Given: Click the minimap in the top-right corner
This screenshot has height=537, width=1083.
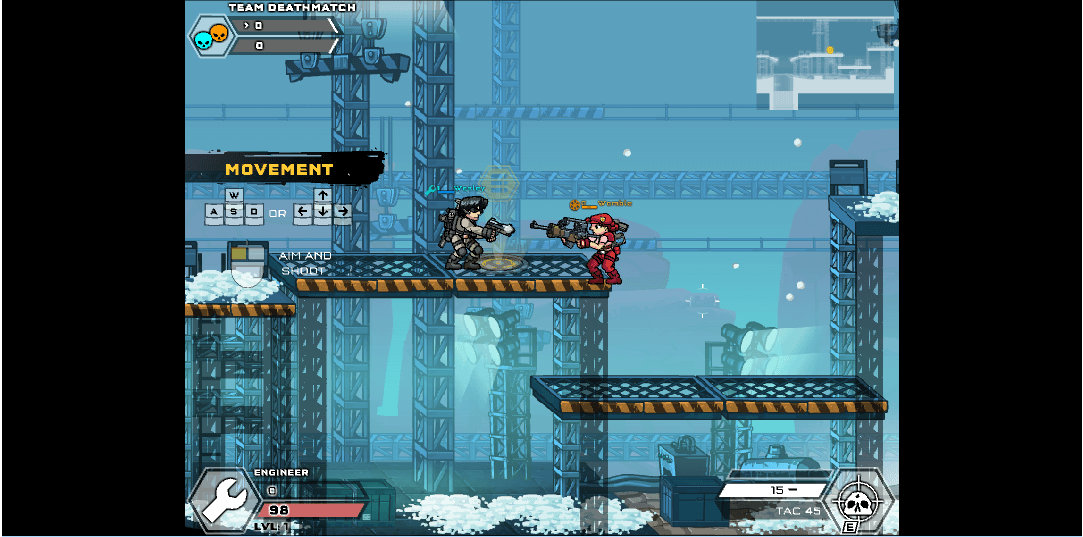Looking at the screenshot, I should (825, 55).
